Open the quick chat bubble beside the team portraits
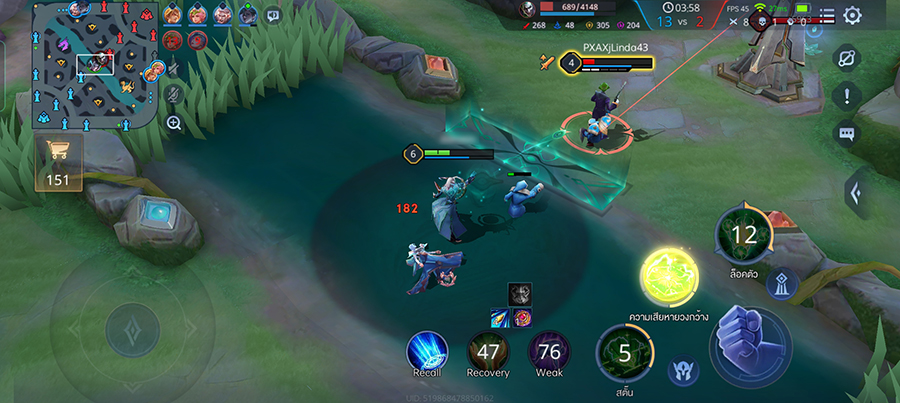 pos(273,15)
